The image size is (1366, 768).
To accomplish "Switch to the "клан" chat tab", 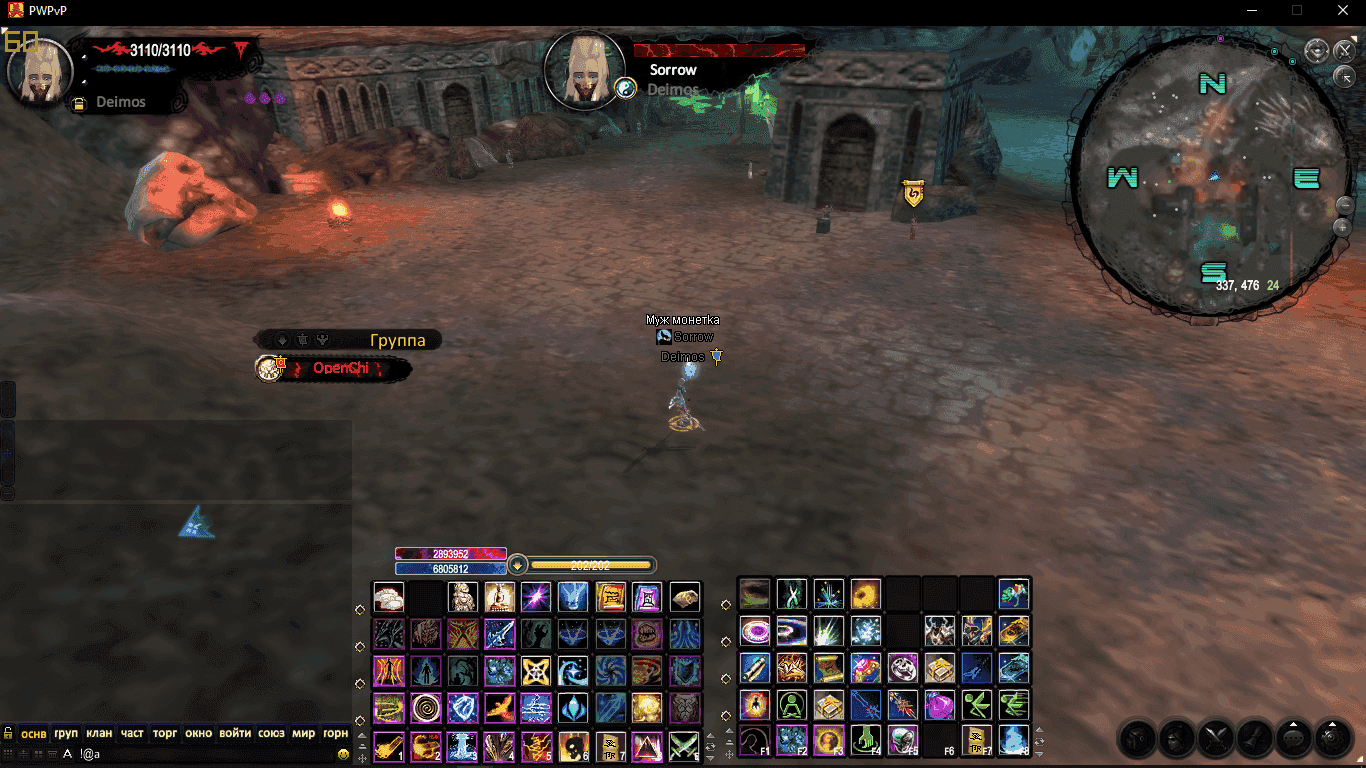I will (x=99, y=733).
